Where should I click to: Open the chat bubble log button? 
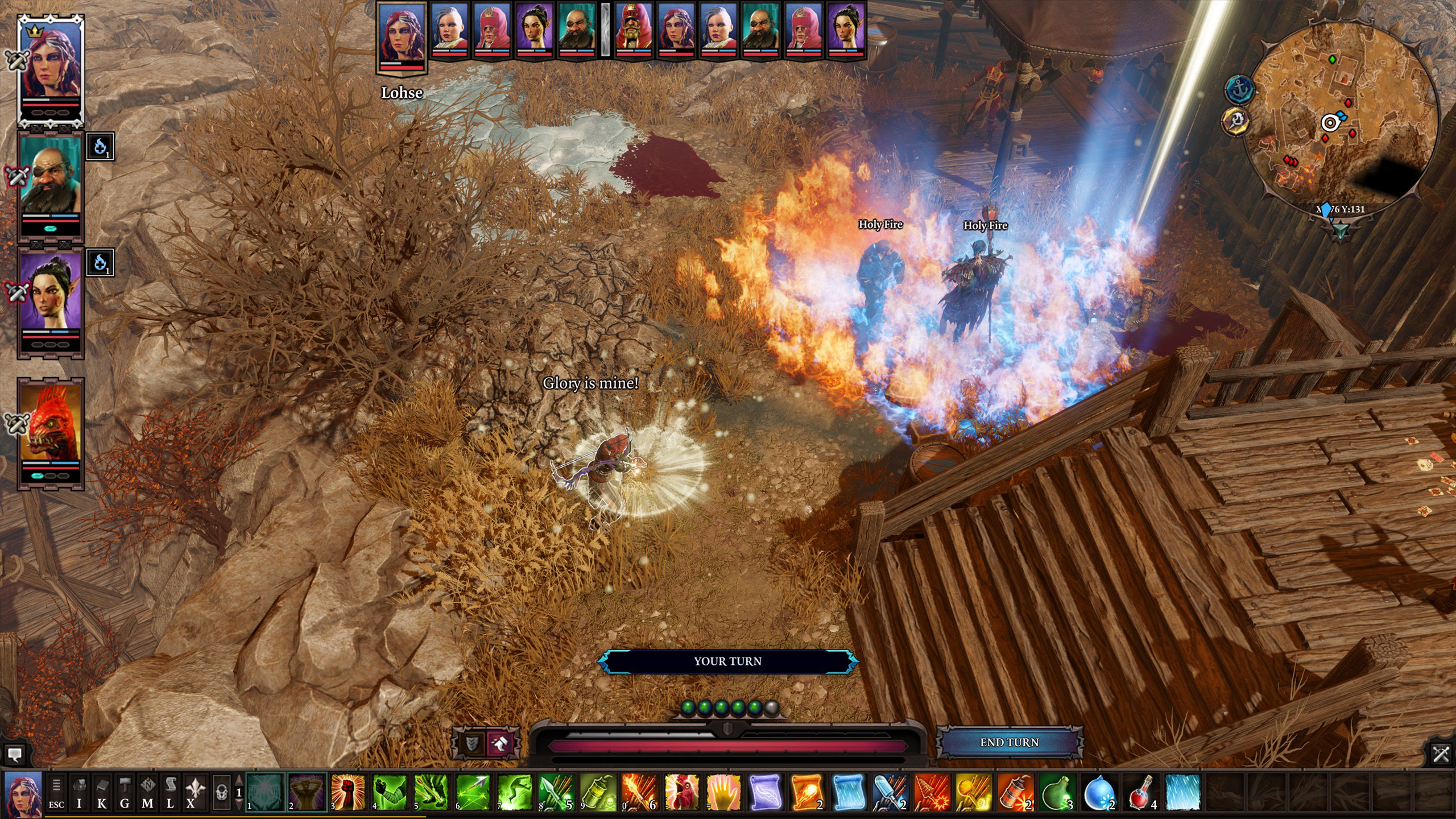(15, 755)
